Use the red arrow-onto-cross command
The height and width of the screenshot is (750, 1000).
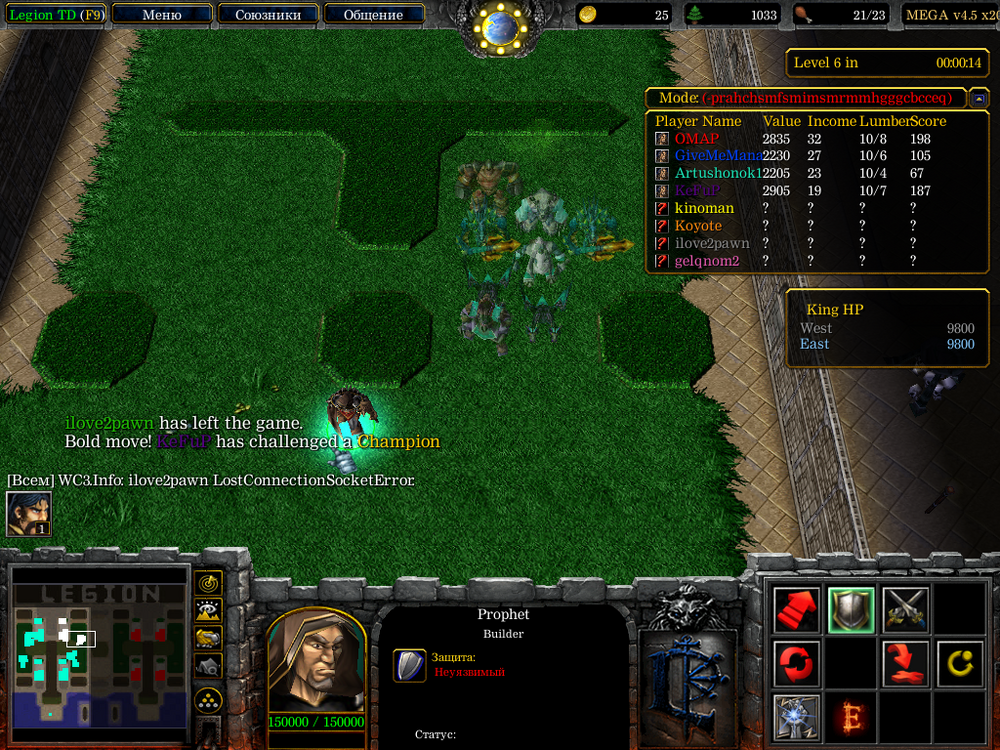[905, 663]
